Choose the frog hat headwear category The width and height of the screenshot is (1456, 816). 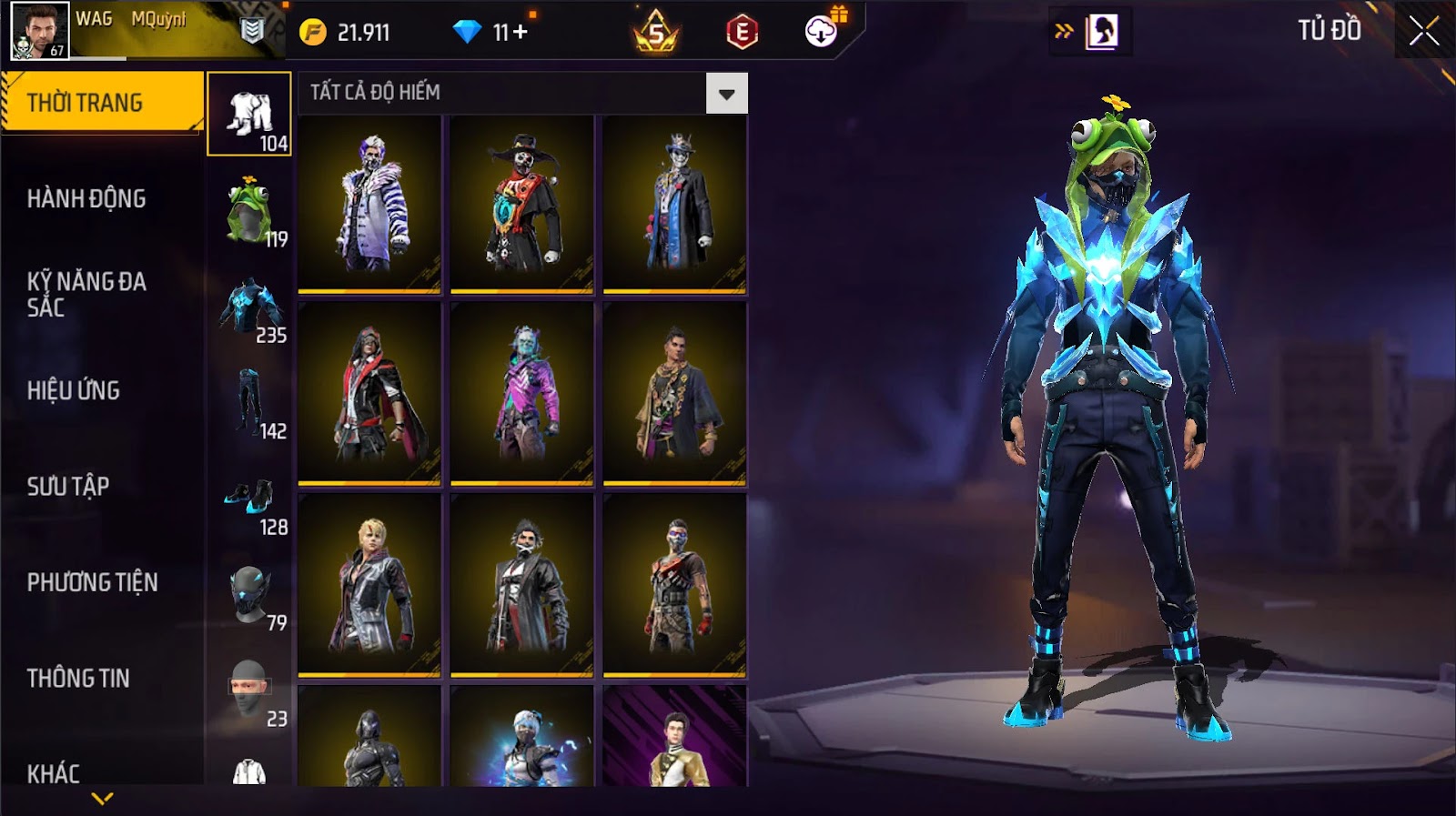(250, 211)
